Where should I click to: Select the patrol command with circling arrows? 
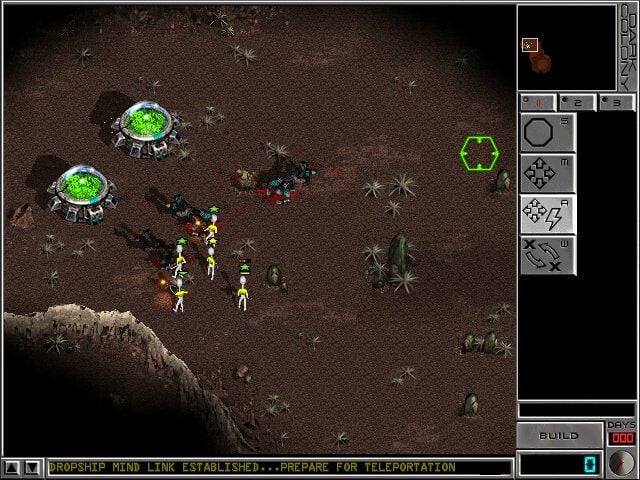(547, 255)
